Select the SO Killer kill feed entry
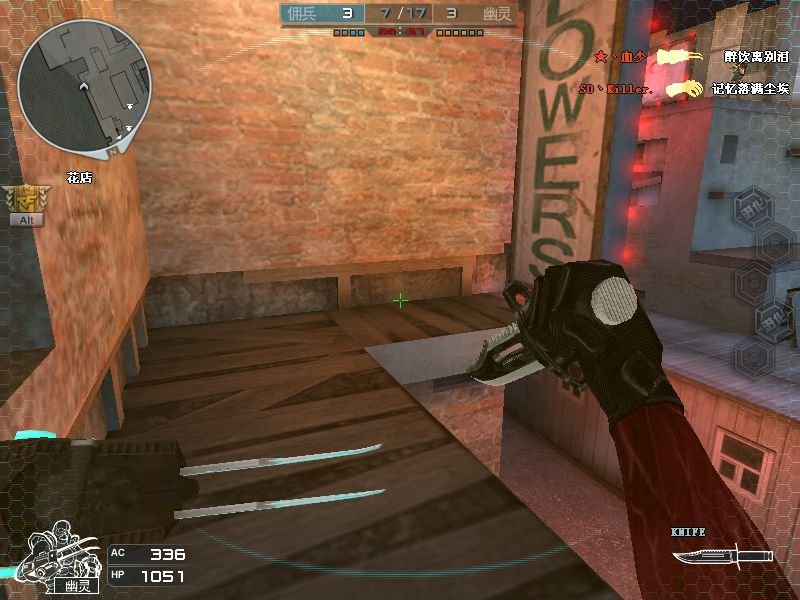 pyautogui.click(x=680, y=90)
